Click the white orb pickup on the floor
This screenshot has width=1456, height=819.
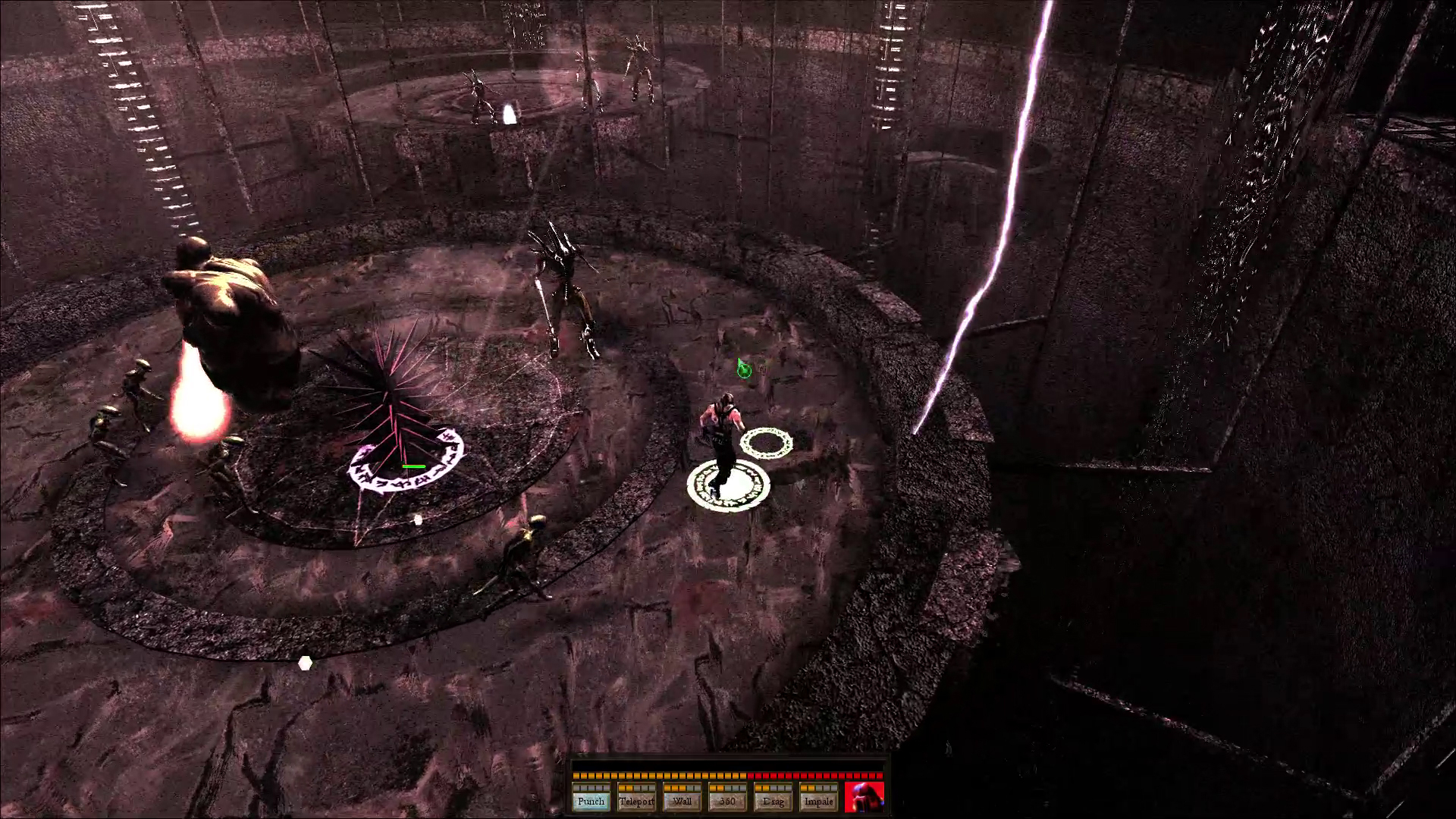point(306,663)
